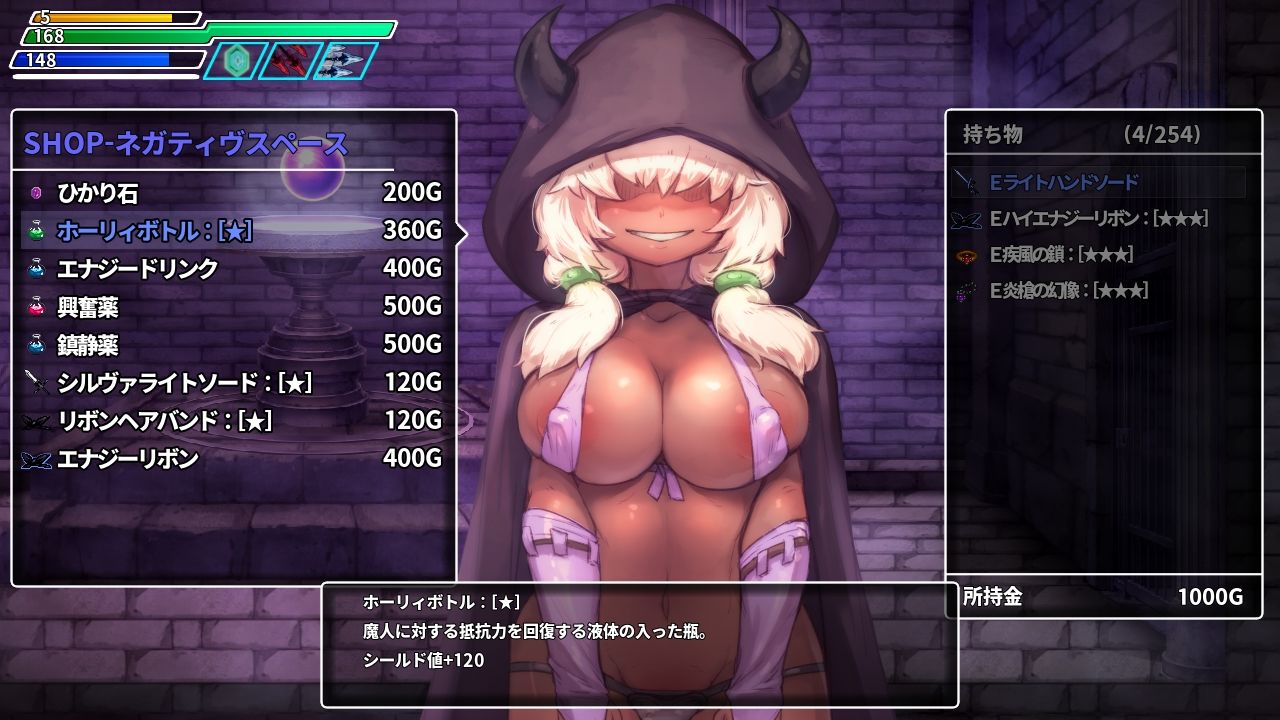Select the red dual-sword equipment slot icon
The height and width of the screenshot is (720, 1280).
(289, 59)
